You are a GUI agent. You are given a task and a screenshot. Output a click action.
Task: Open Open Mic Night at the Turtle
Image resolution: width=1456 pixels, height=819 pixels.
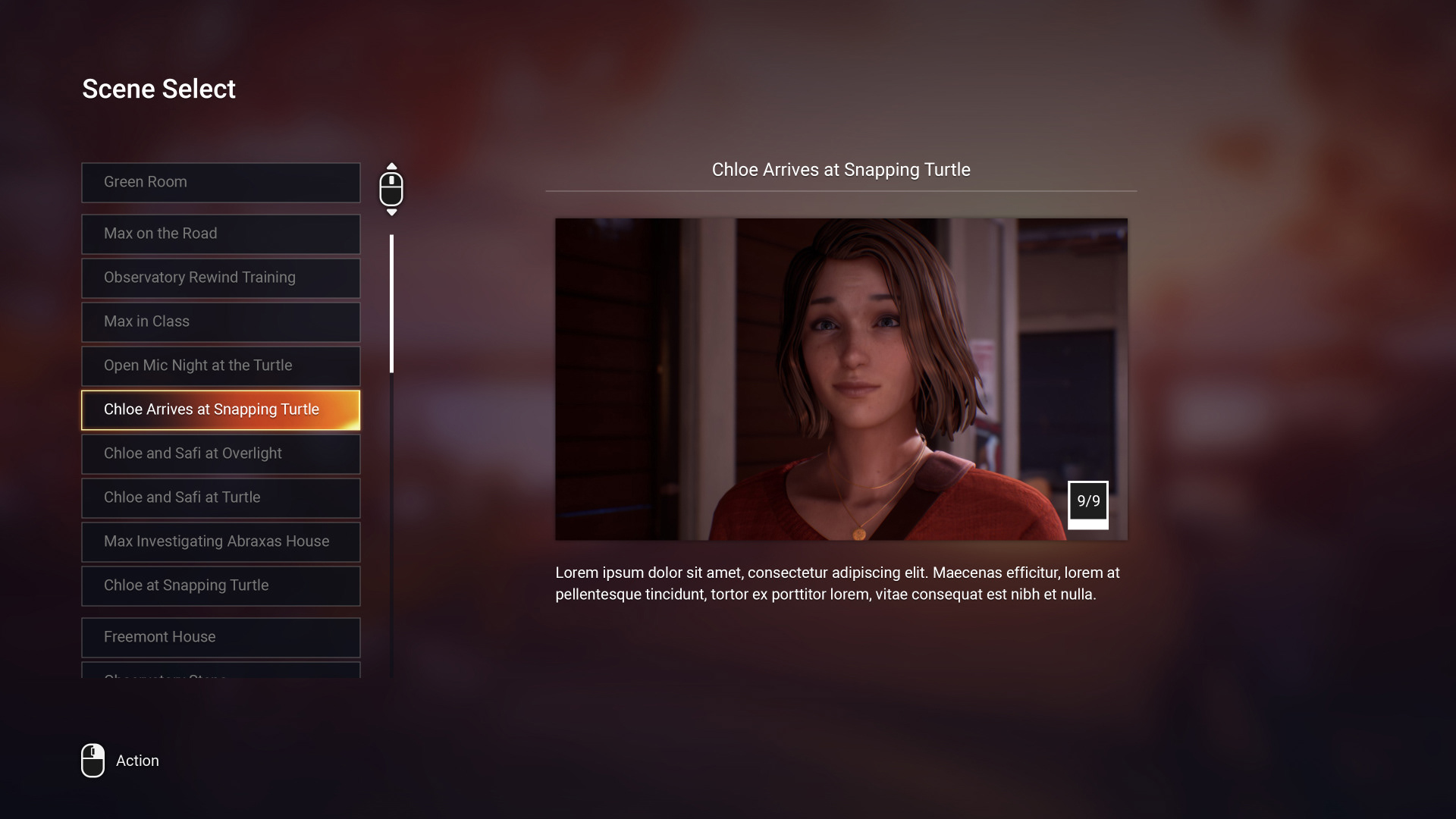click(220, 366)
